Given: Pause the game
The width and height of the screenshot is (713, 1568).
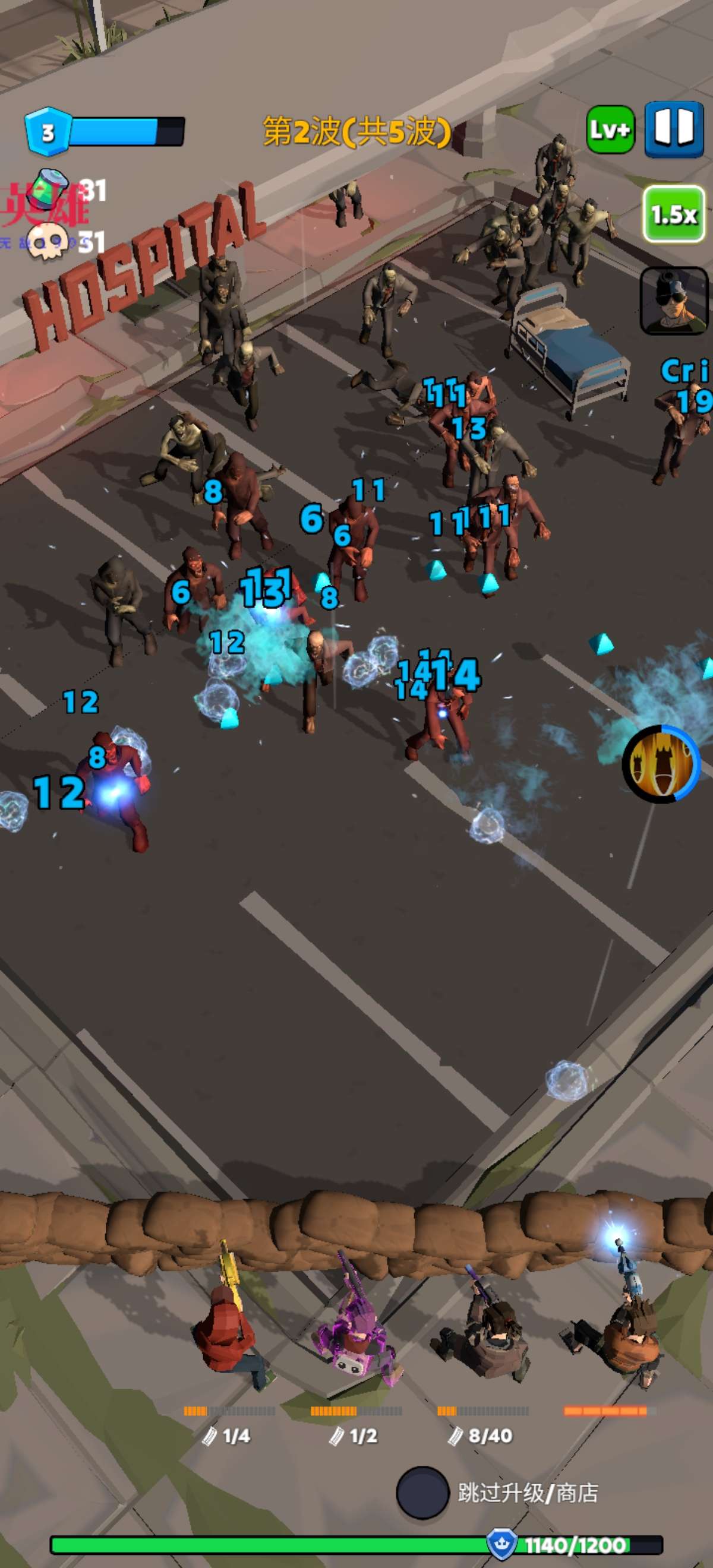Looking at the screenshot, I should tap(673, 129).
